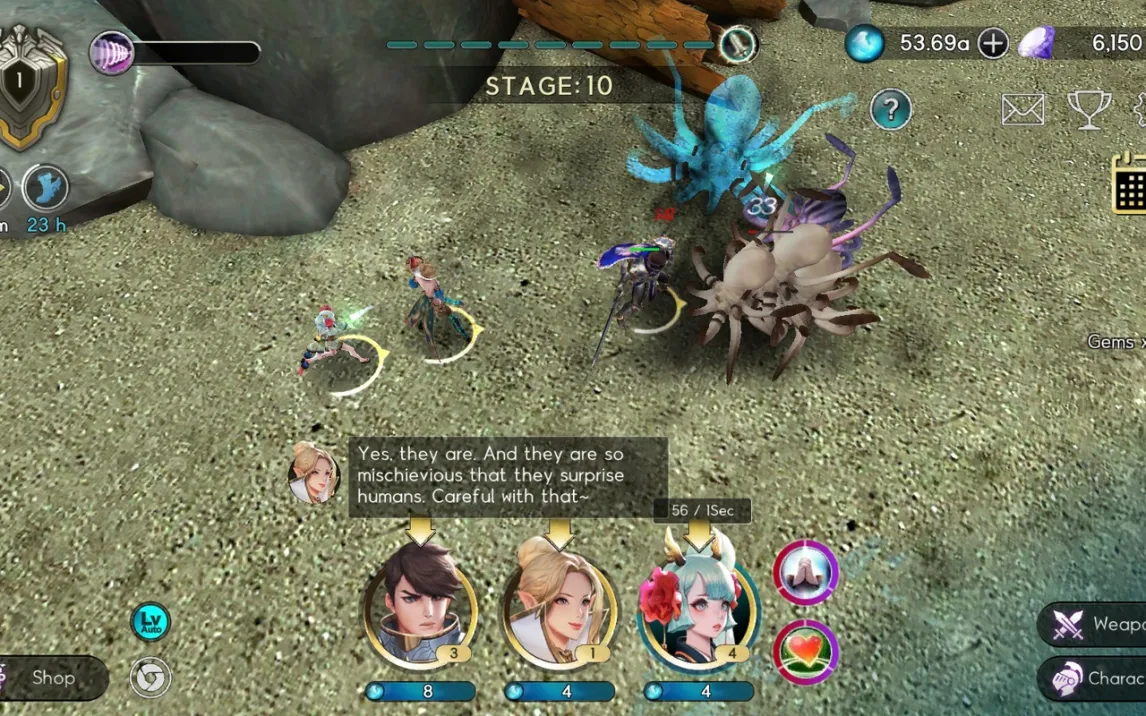Tap the blue boot speed buff icon
Screen dimensions: 1146x716
[x=46, y=188]
